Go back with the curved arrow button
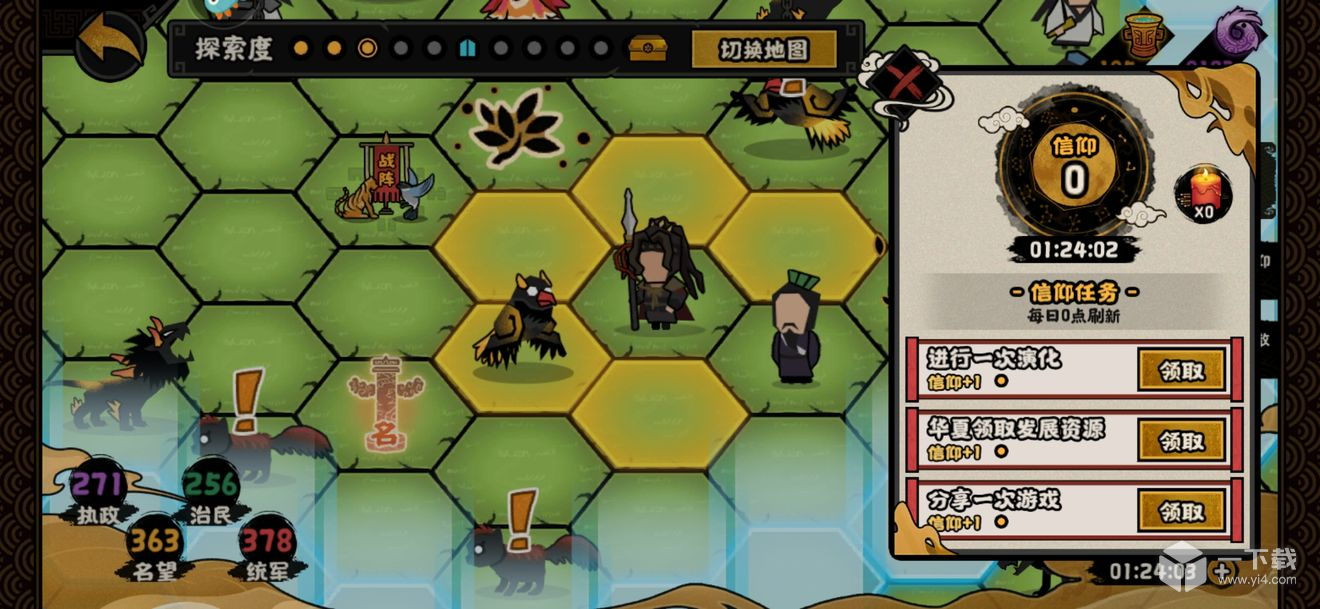Image resolution: width=1320 pixels, height=609 pixels. click(109, 42)
